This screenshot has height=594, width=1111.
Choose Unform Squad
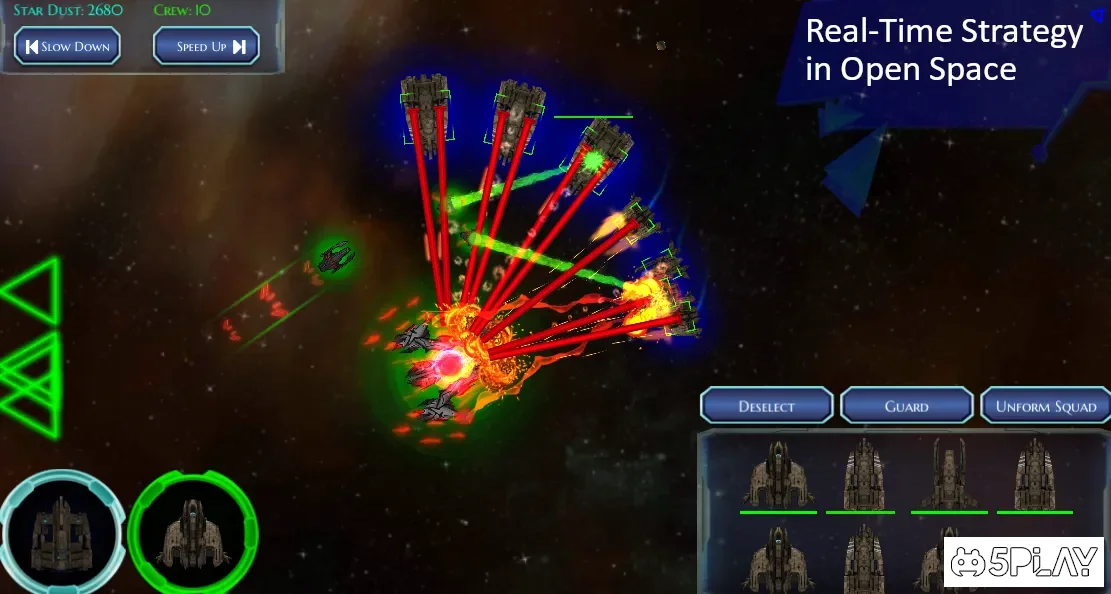point(1046,406)
